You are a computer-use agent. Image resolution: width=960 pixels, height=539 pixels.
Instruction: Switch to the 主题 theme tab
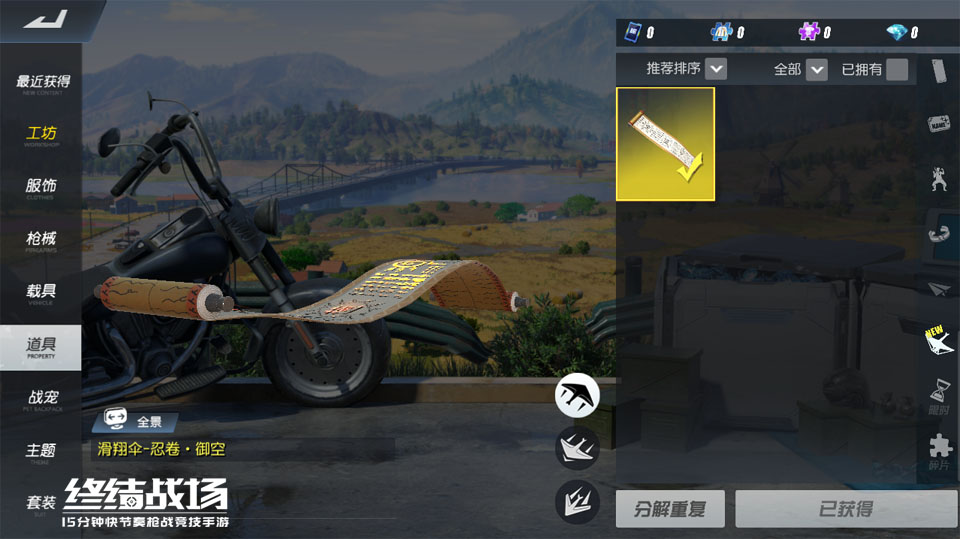pos(42,451)
